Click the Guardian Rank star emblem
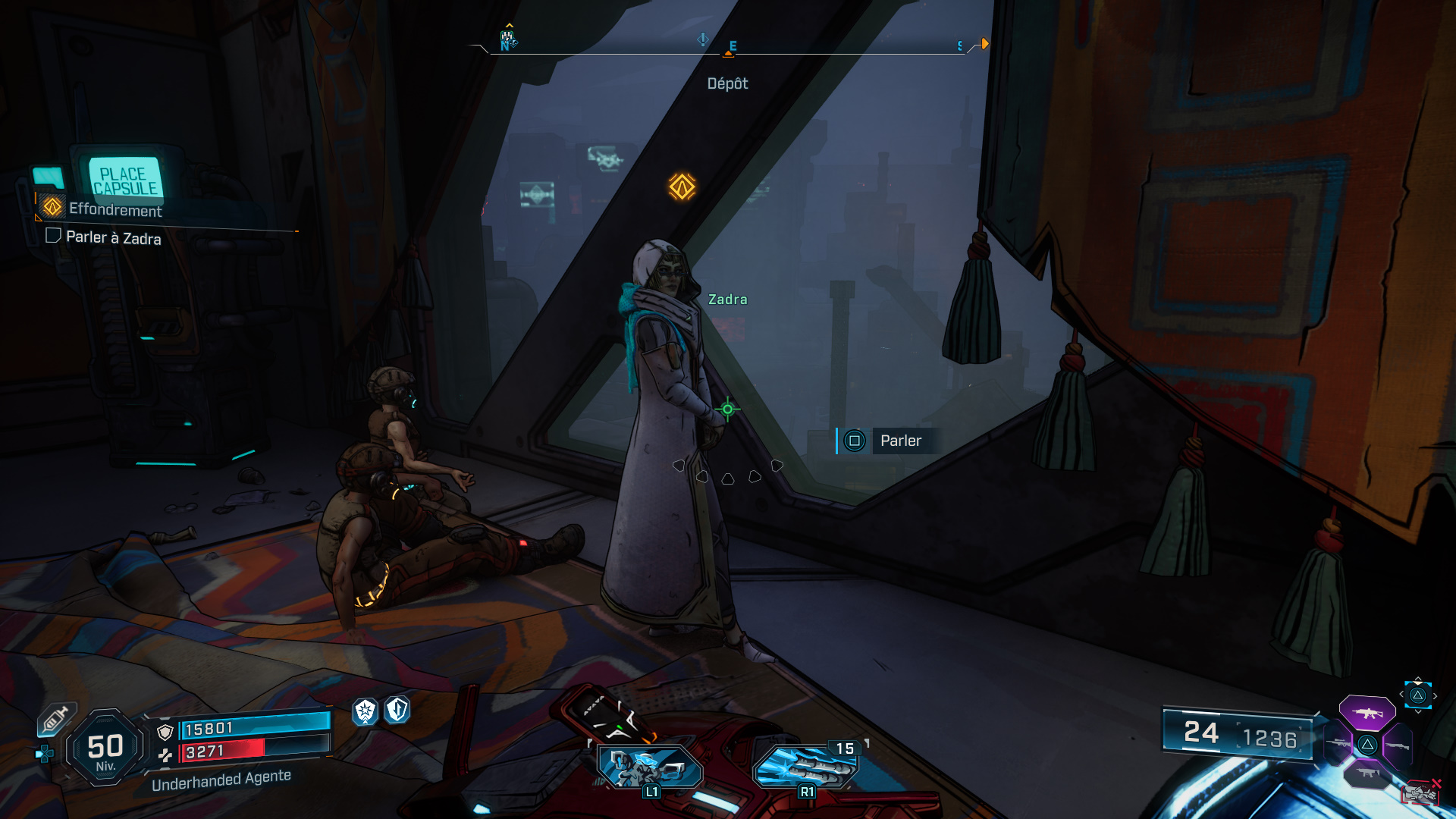1456x819 pixels. pos(365,712)
